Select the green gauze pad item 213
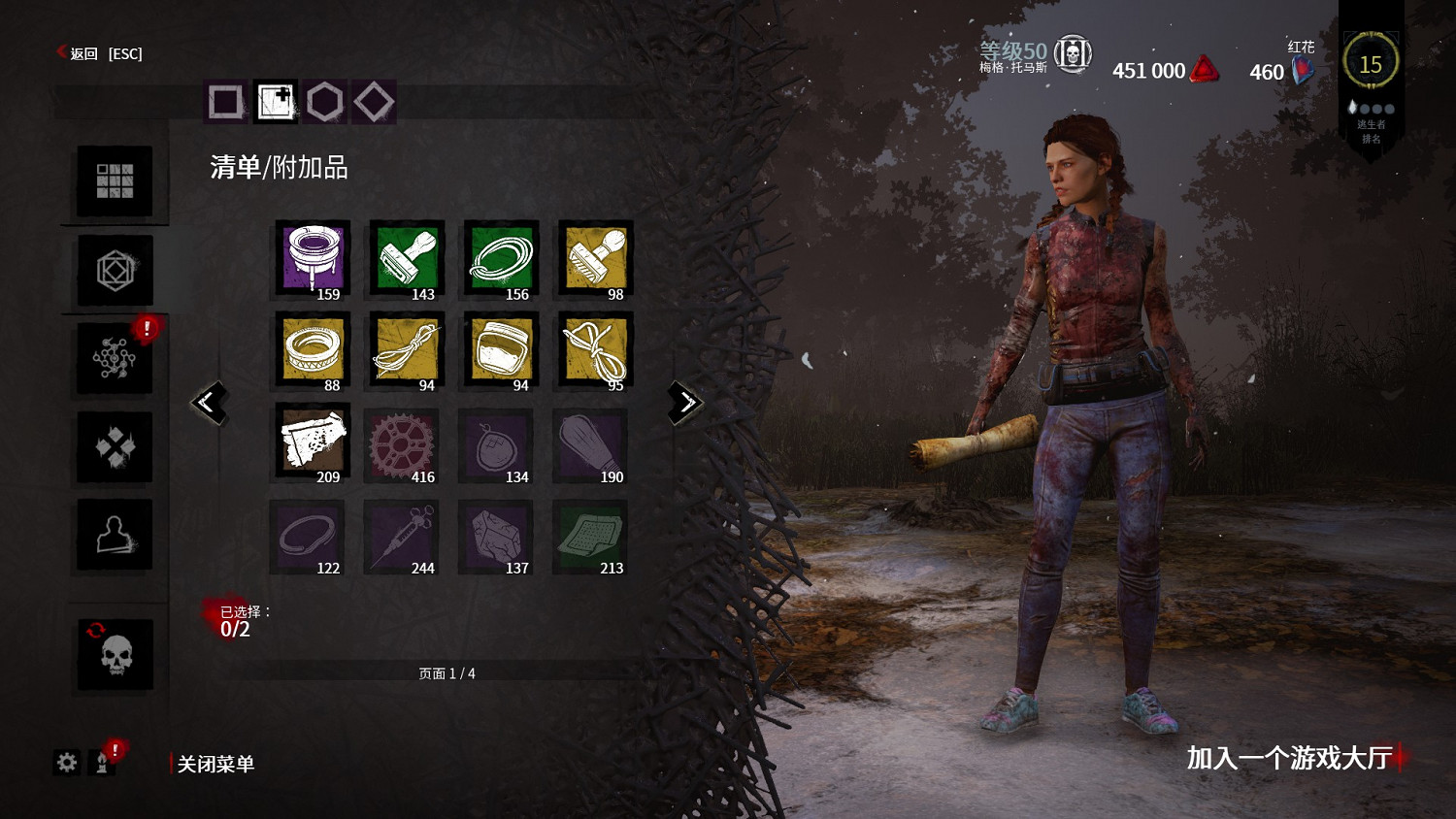1456x819 pixels. pyautogui.click(x=590, y=536)
